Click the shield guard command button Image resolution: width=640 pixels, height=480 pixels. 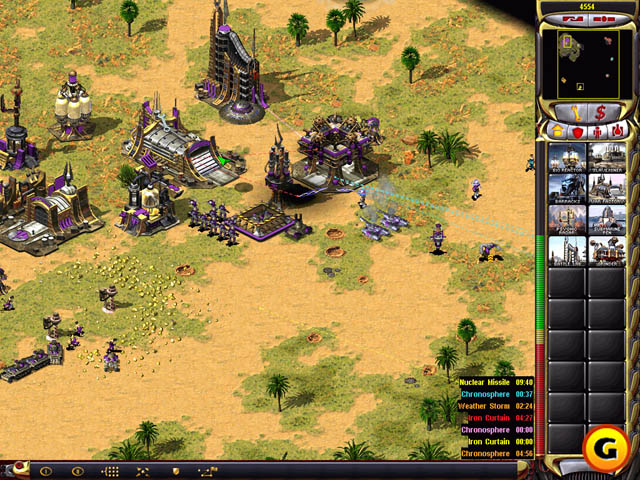176,470
